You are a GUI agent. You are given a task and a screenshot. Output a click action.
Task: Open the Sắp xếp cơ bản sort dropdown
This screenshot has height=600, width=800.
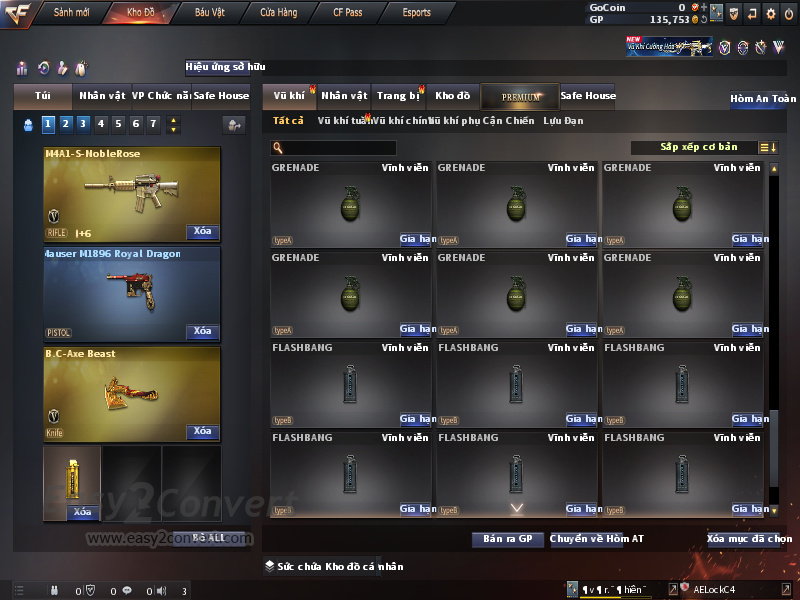click(698, 147)
